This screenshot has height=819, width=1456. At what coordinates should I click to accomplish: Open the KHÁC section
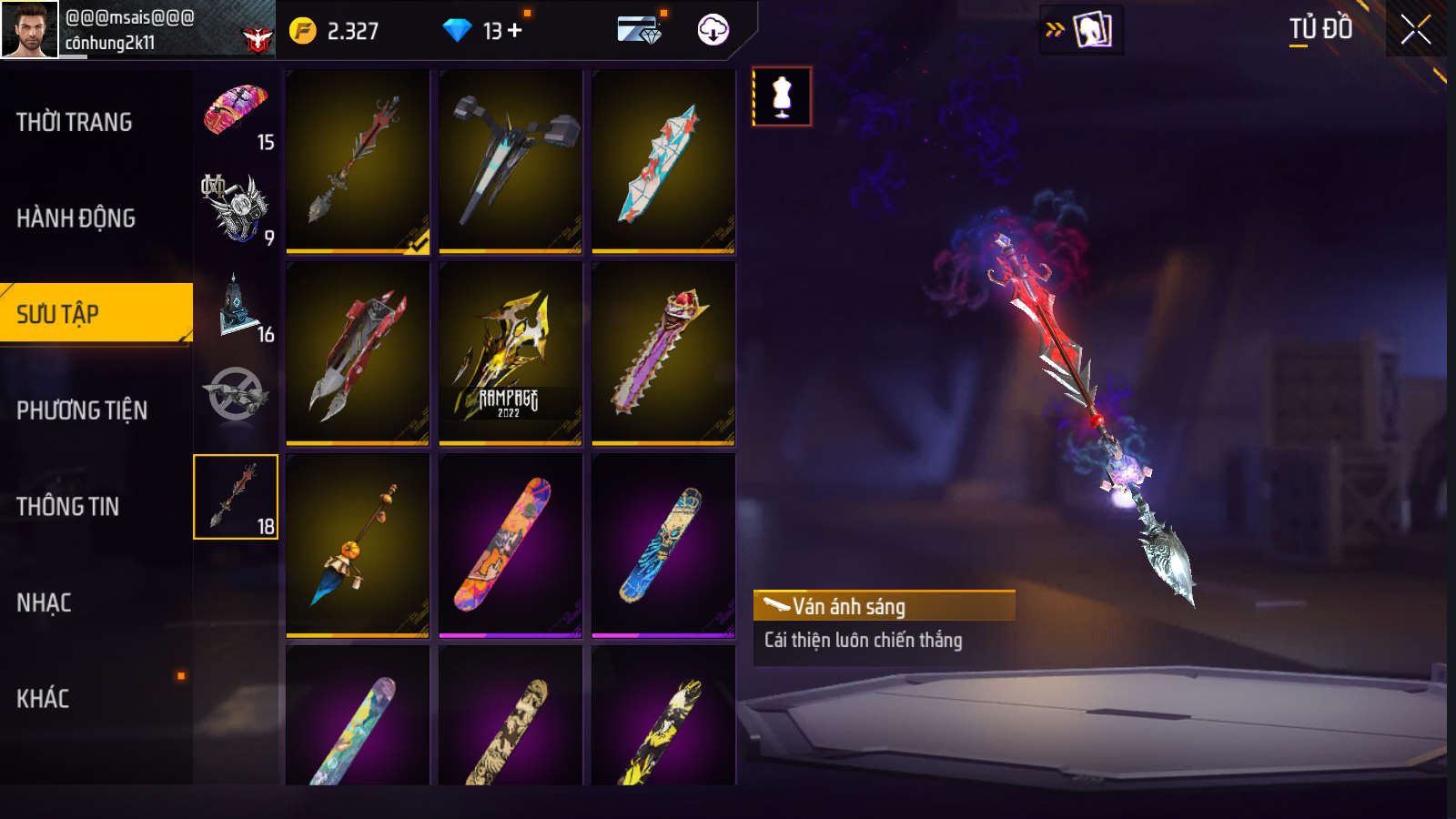tap(43, 699)
